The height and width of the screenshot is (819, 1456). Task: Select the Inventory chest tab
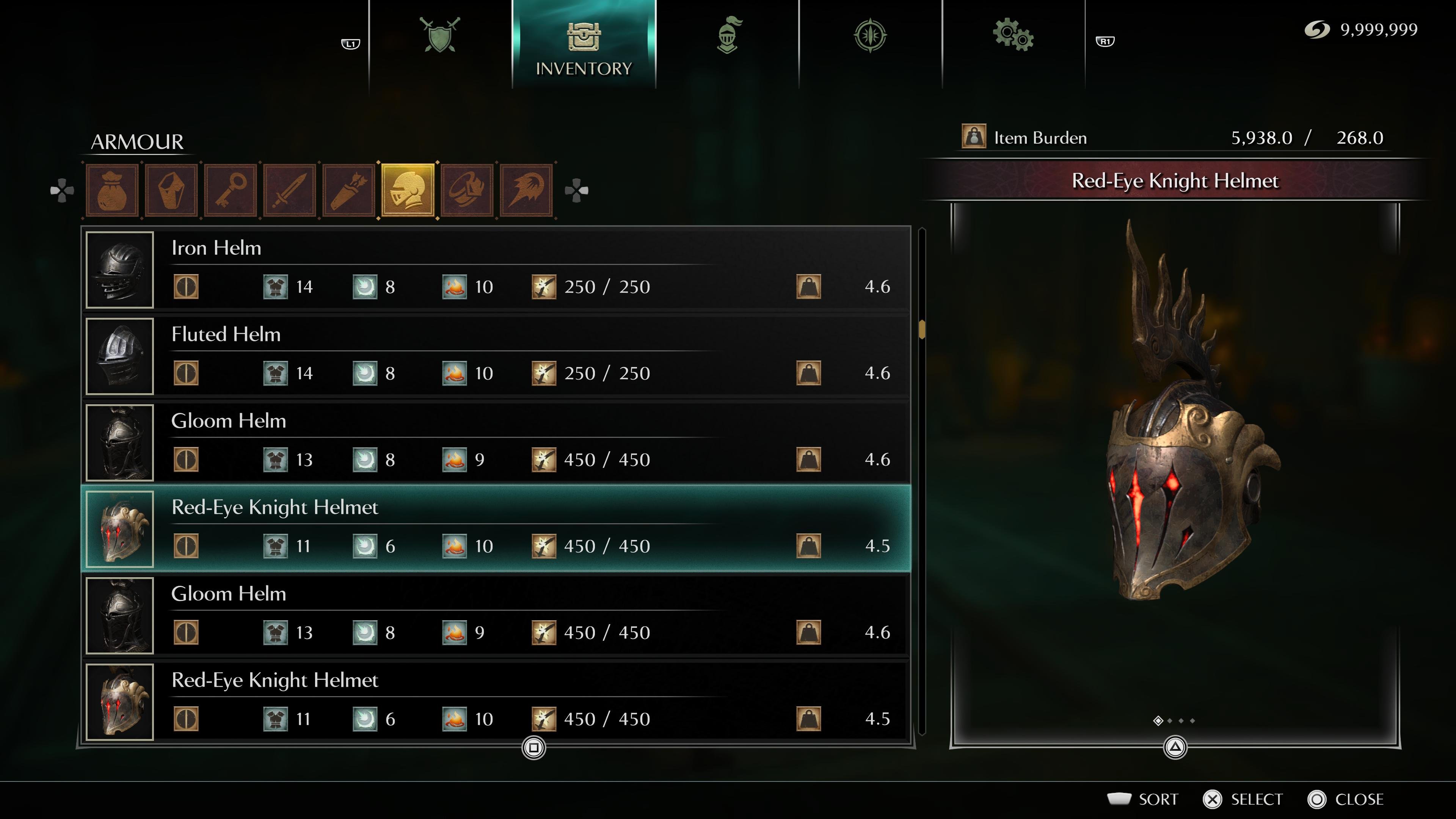point(583,45)
